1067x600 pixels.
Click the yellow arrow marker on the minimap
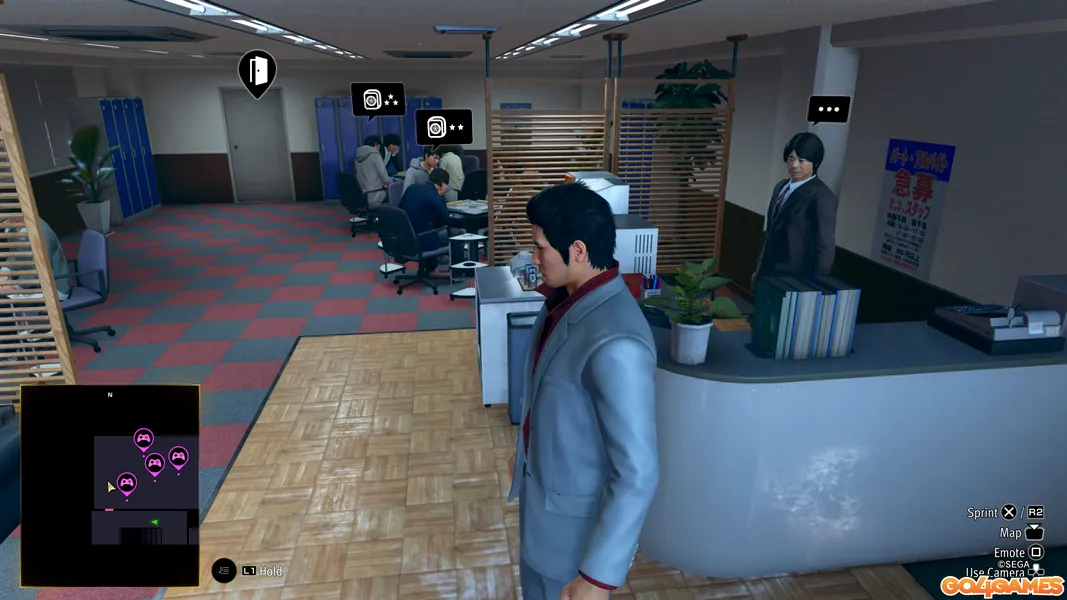pyautogui.click(x=111, y=487)
